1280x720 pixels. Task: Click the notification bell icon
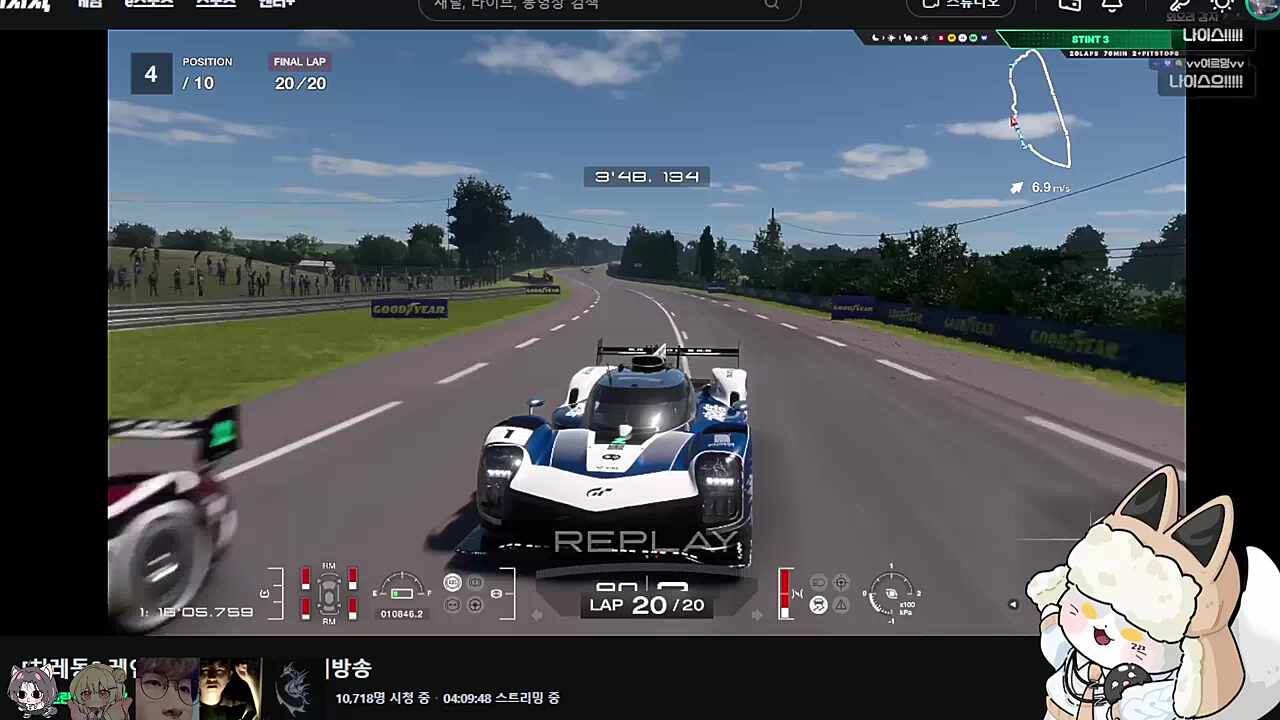coord(1112,6)
